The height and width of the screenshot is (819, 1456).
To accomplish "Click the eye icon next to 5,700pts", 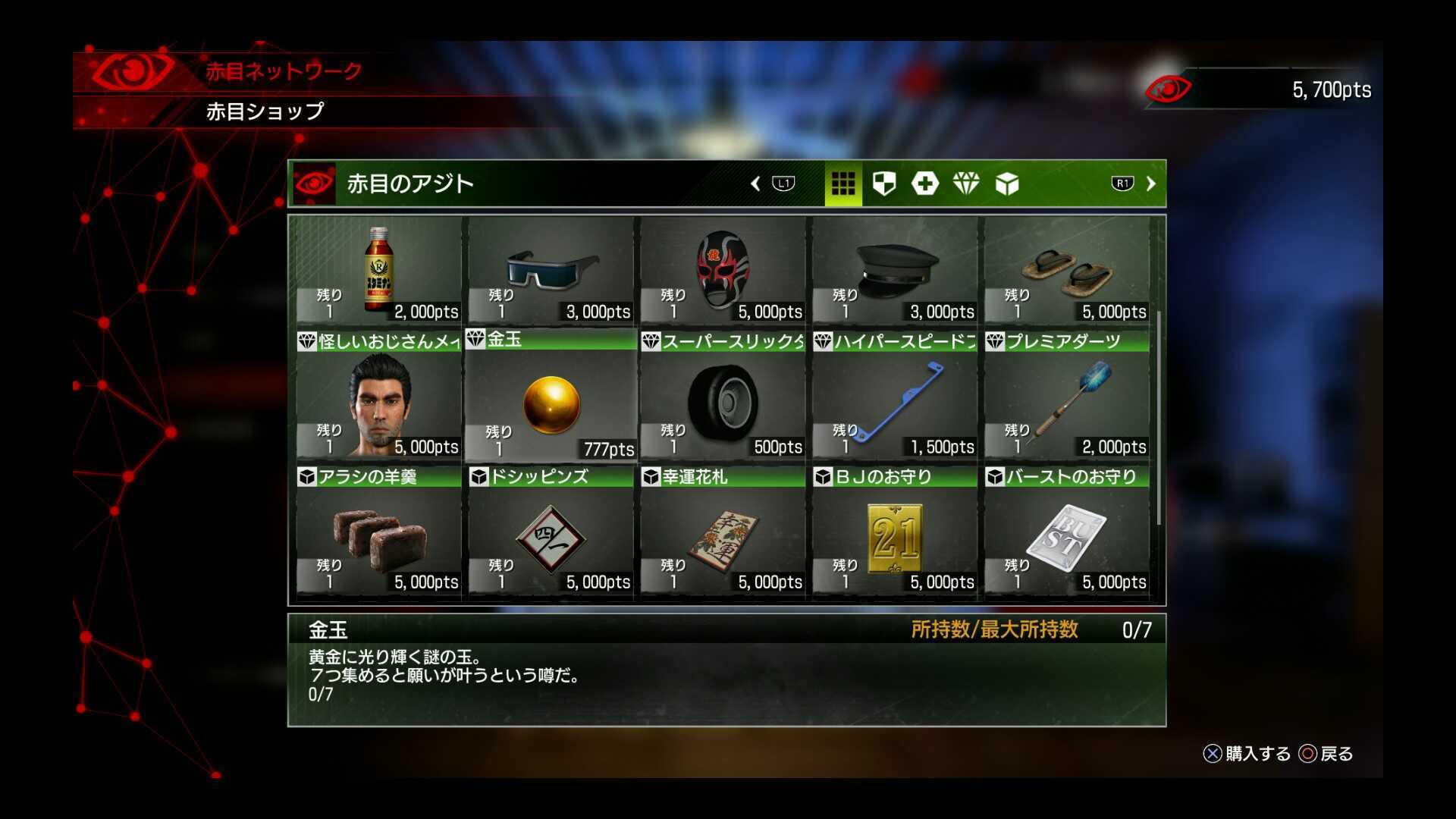I will [x=1169, y=89].
